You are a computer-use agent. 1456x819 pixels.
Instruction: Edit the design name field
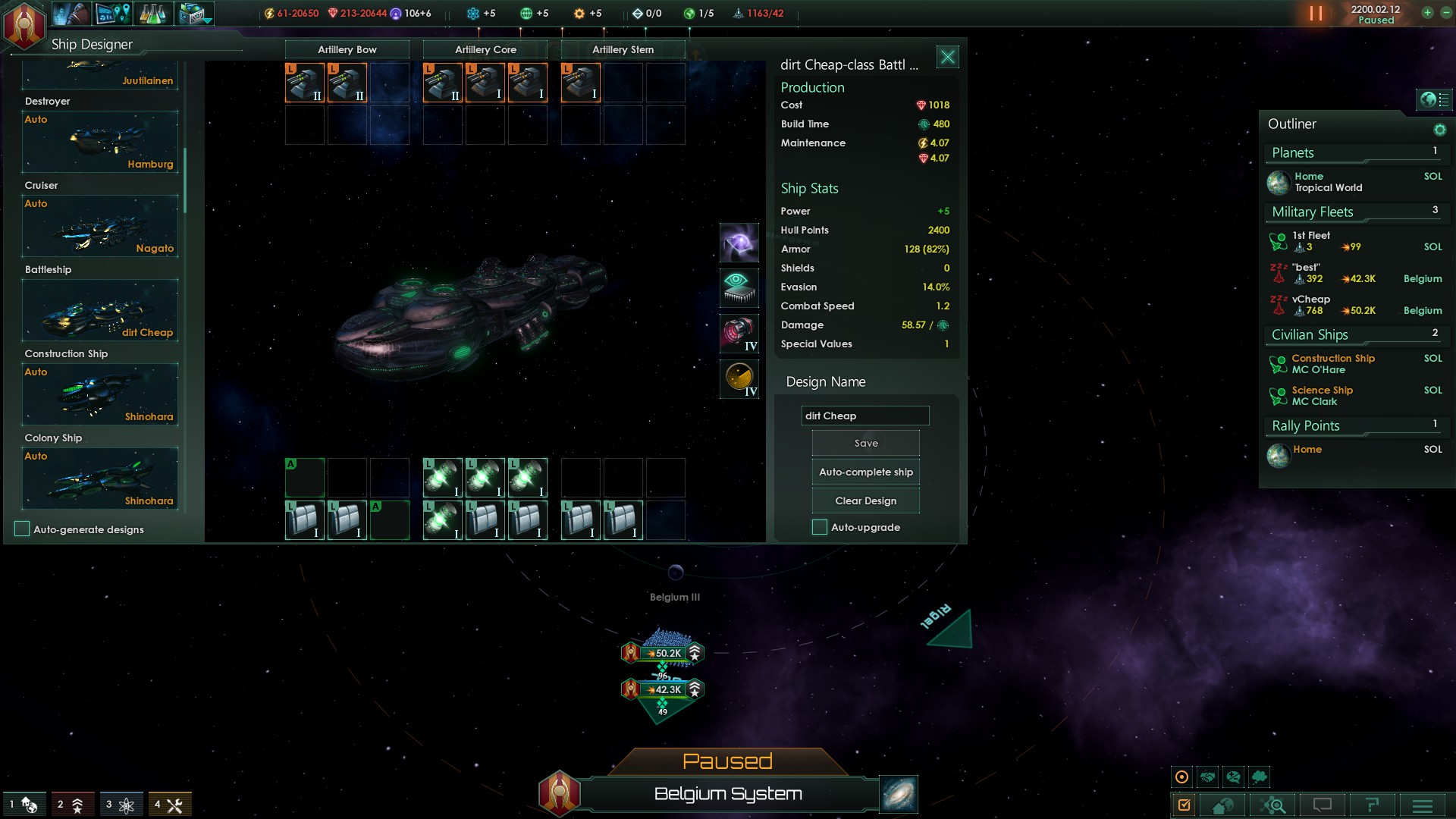pos(864,416)
